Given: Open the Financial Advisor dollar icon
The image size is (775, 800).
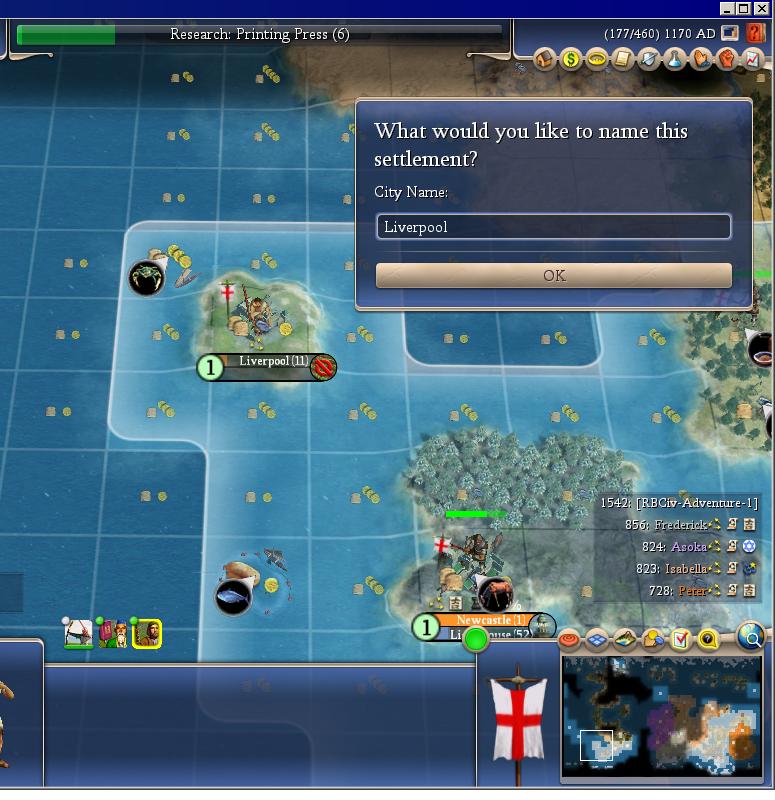Looking at the screenshot, I should [x=570, y=59].
